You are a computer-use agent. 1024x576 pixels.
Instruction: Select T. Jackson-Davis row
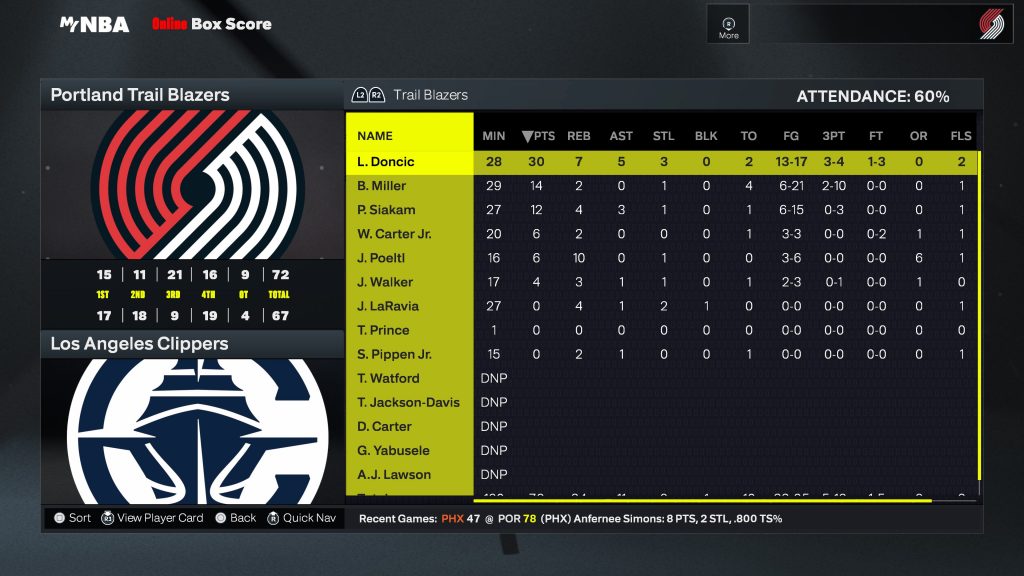(408, 402)
